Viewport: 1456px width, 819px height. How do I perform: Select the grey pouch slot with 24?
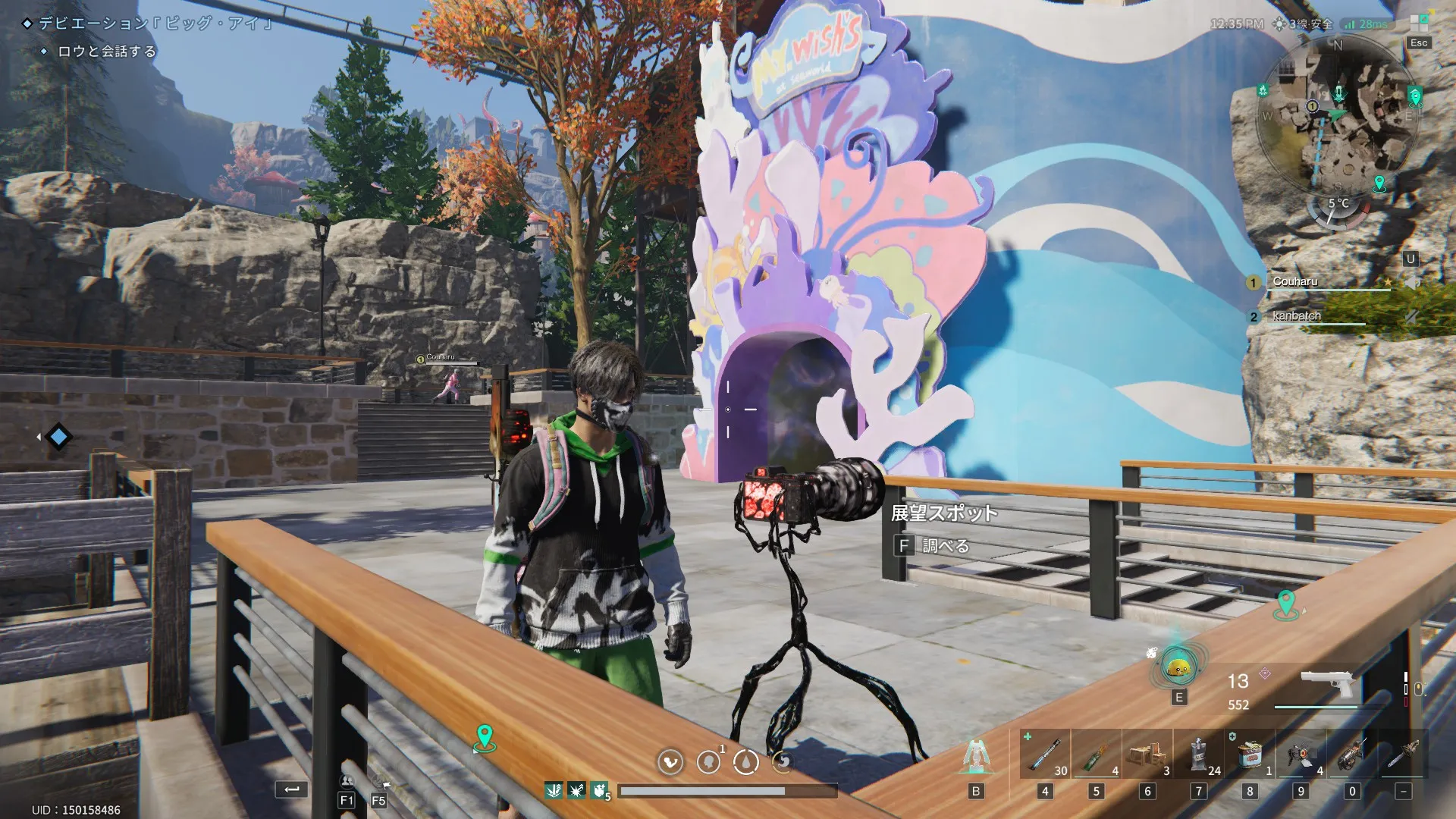click(1198, 754)
